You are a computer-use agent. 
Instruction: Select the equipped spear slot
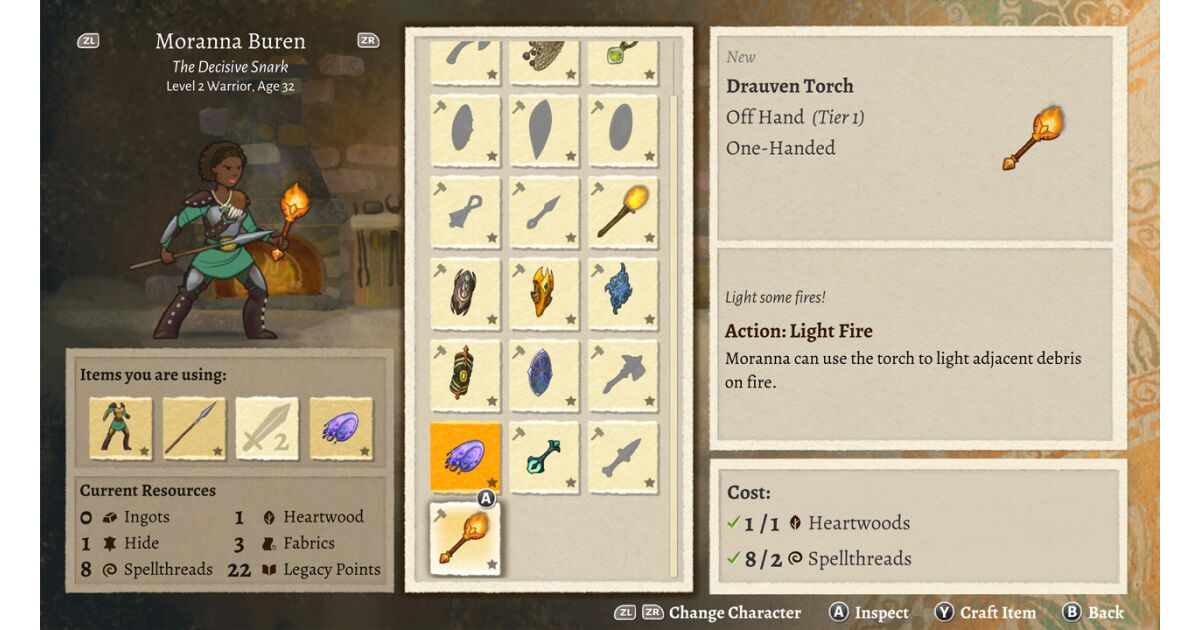pos(194,429)
